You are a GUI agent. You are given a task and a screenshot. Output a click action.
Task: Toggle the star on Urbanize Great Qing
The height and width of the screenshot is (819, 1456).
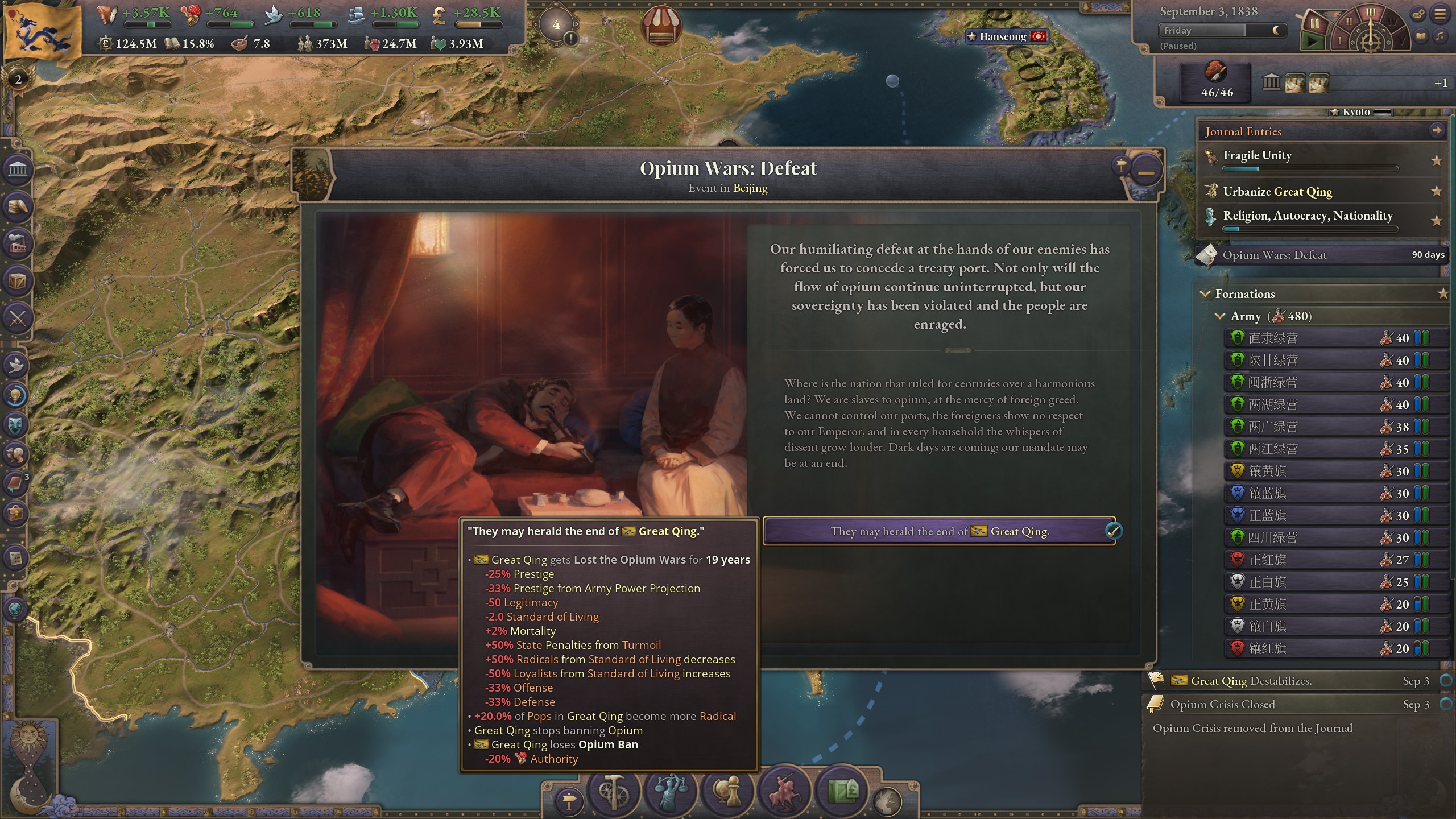pyautogui.click(x=1437, y=192)
